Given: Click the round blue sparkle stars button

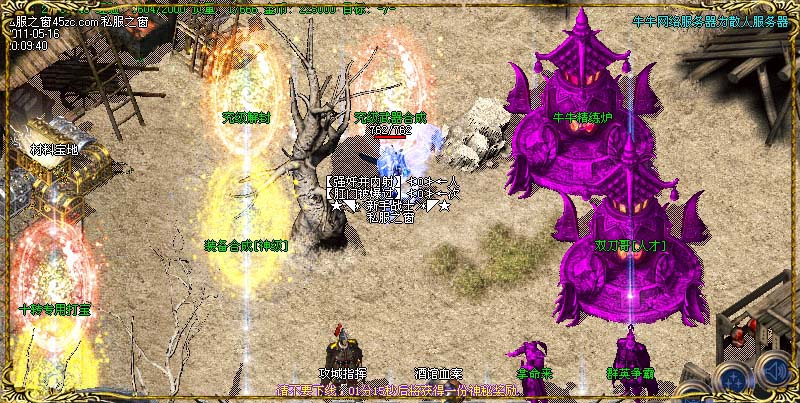Looking at the screenshot, I should (x=733, y=380).
